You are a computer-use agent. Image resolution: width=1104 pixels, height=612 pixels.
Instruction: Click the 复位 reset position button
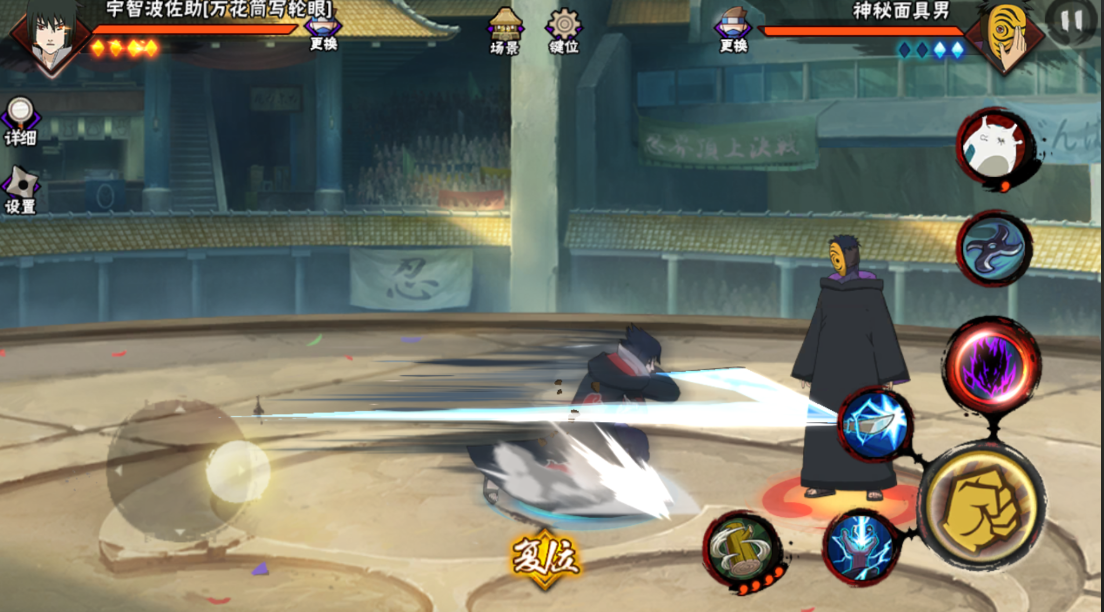(545, 557)
